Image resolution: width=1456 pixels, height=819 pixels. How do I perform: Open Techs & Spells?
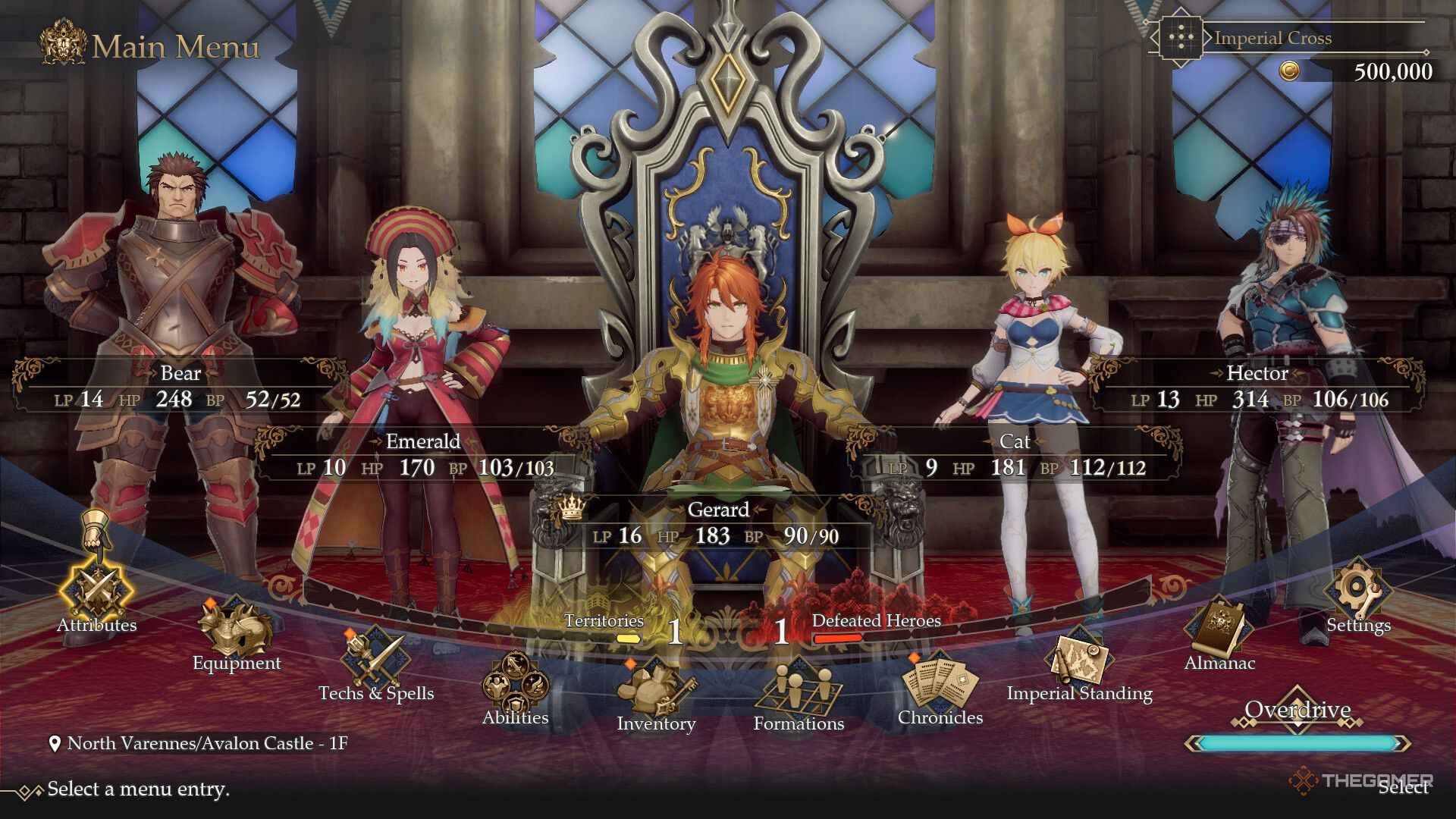tap(375, 658)
